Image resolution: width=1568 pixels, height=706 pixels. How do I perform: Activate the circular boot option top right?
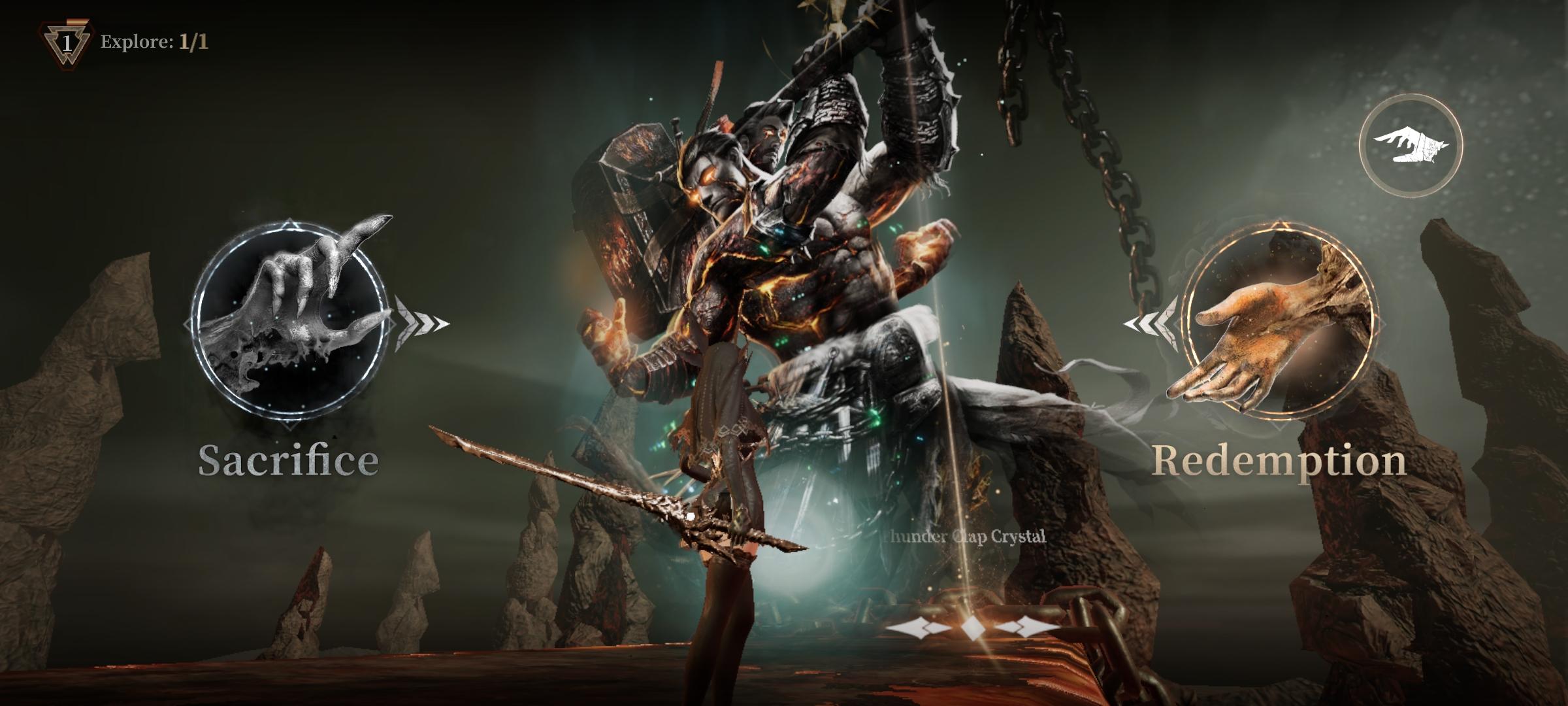(1413, 145)
